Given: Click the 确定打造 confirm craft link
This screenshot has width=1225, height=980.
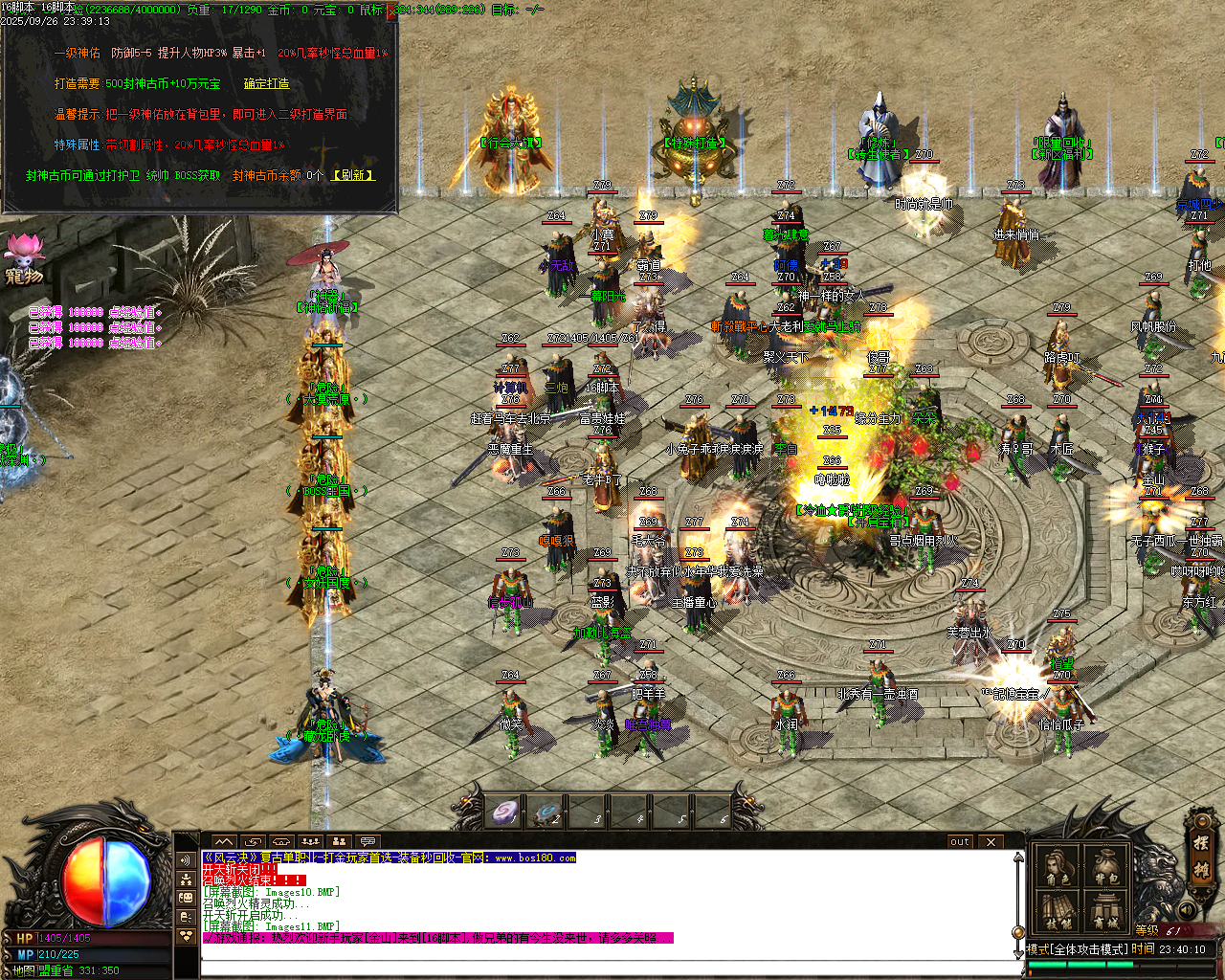Looking at the screenshot, I should click(x=268, y=84).
